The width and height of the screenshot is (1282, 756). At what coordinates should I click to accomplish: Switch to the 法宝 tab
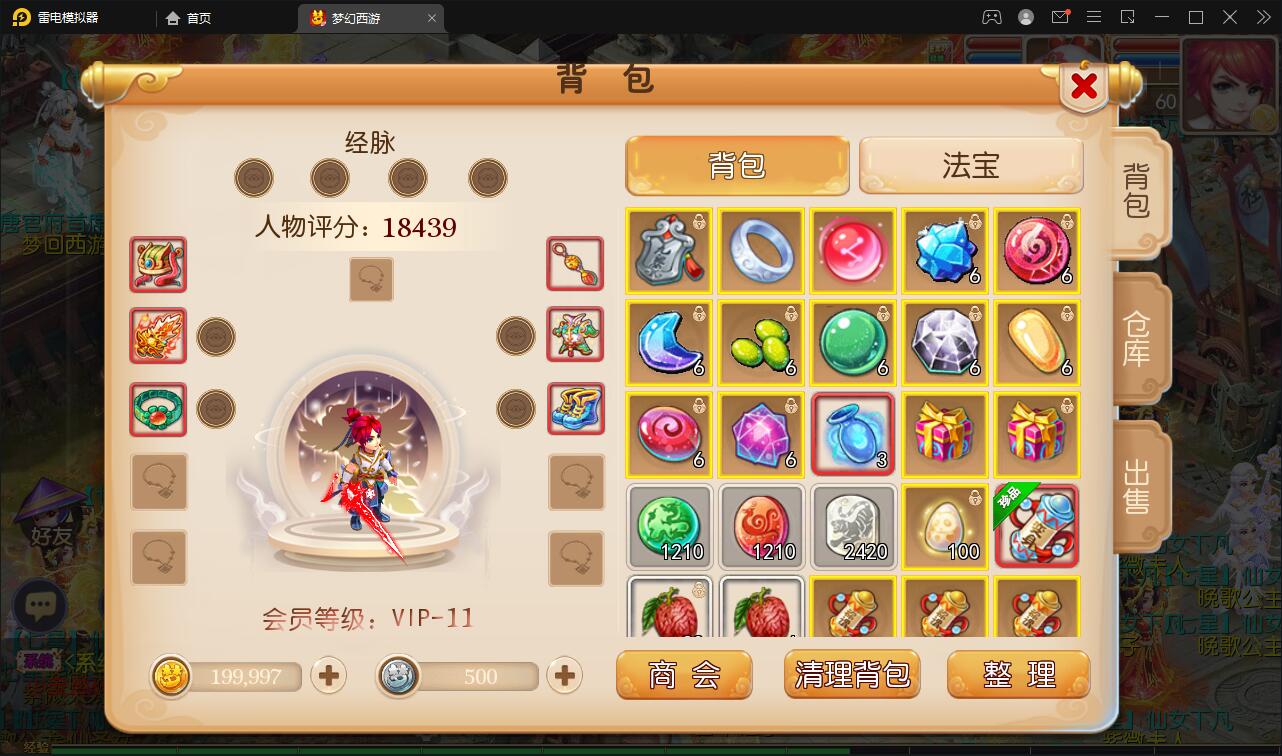coord(971,164)
